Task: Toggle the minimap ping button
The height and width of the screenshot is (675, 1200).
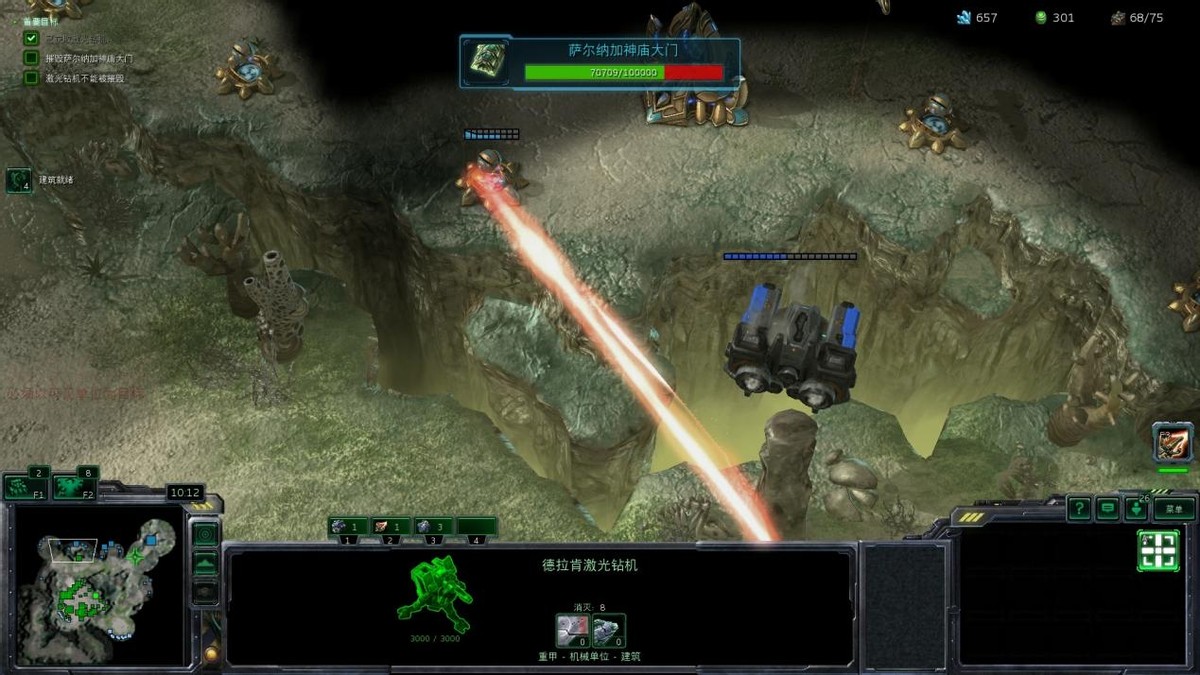Action: click(205, 535)
